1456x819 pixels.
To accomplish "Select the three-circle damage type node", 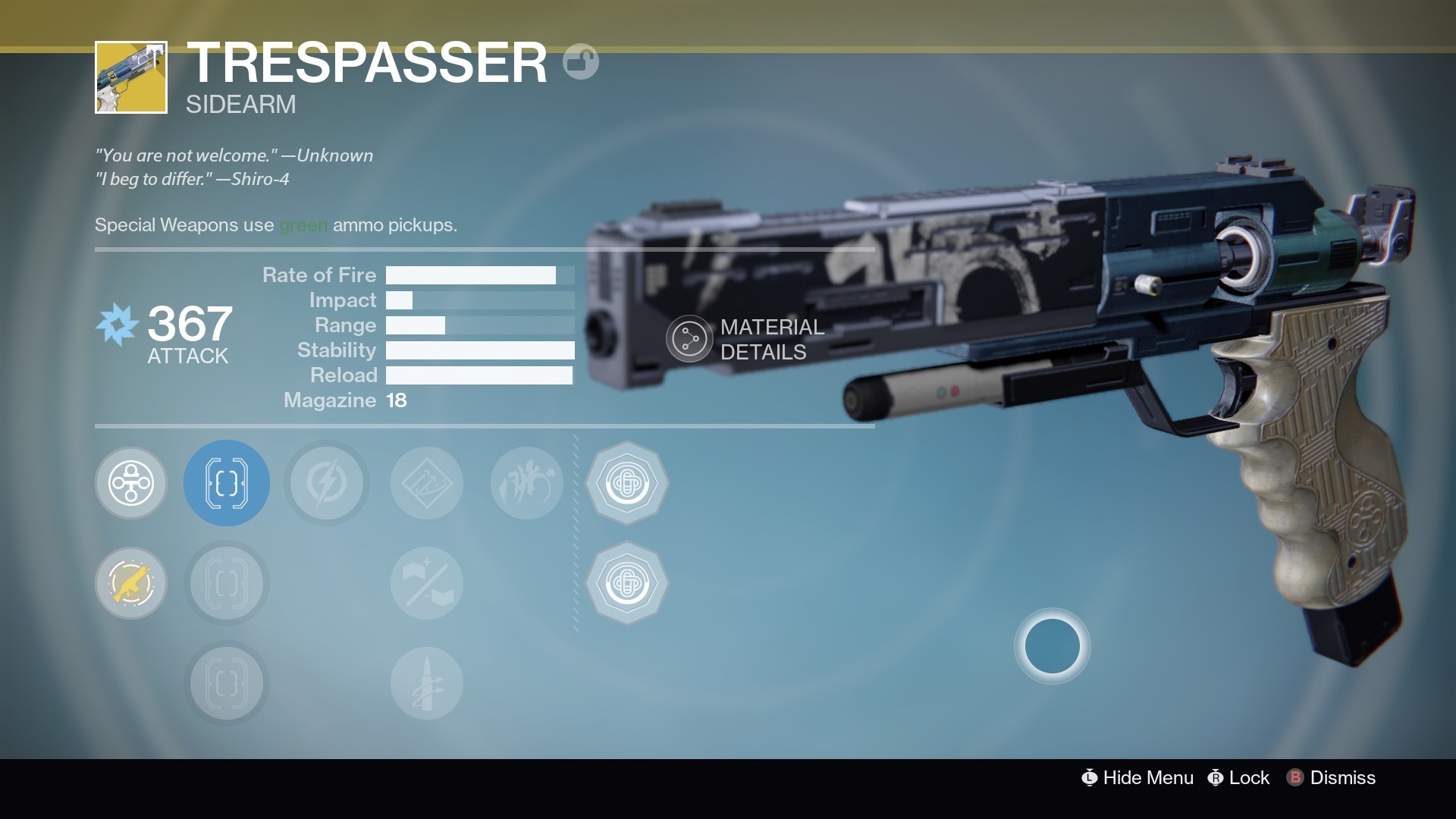I will coord(131,483).
